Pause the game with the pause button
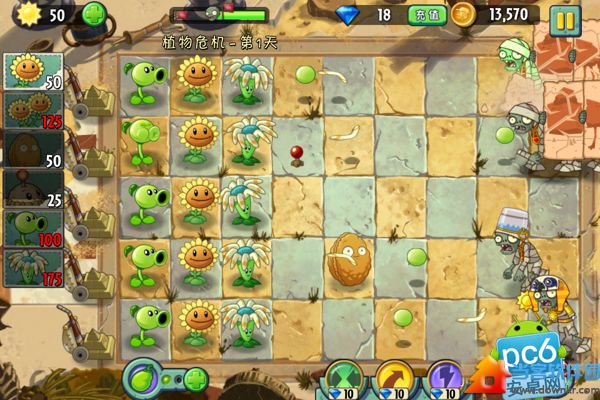 click(x=565, y=17)
